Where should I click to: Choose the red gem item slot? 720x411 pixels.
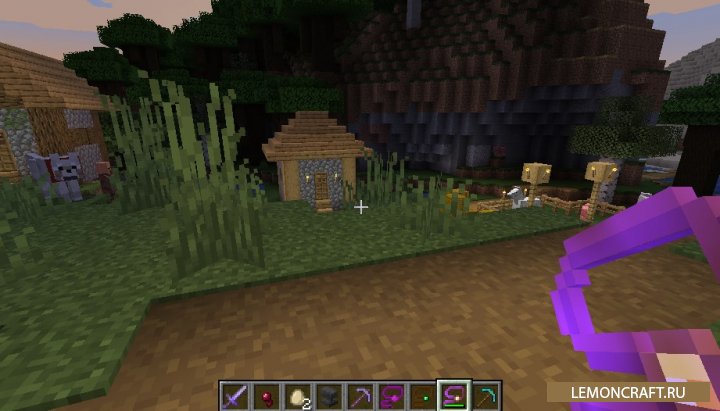pyautogui.click(x=264, y=395)
